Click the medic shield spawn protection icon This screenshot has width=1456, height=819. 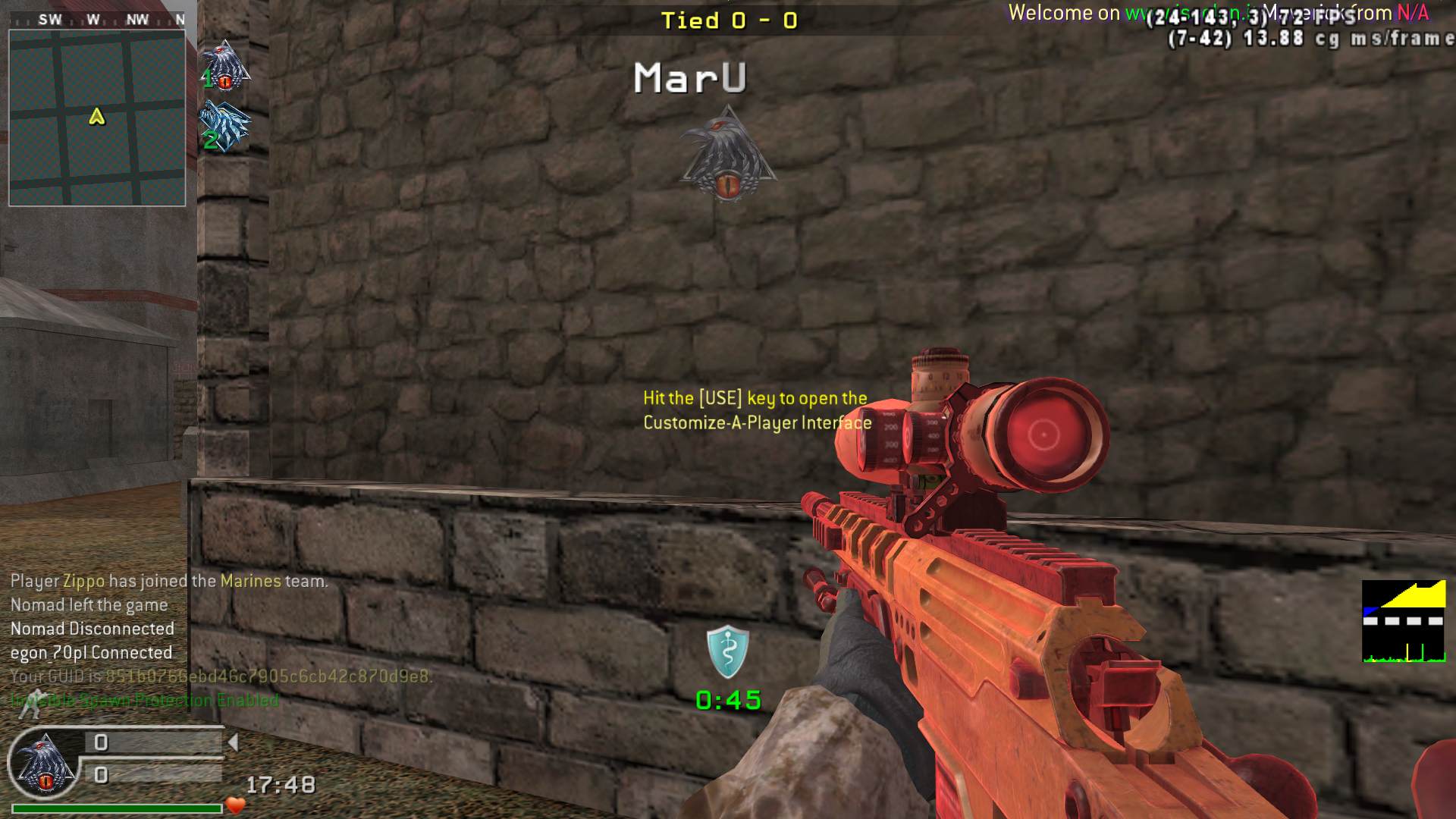[727, 651]
